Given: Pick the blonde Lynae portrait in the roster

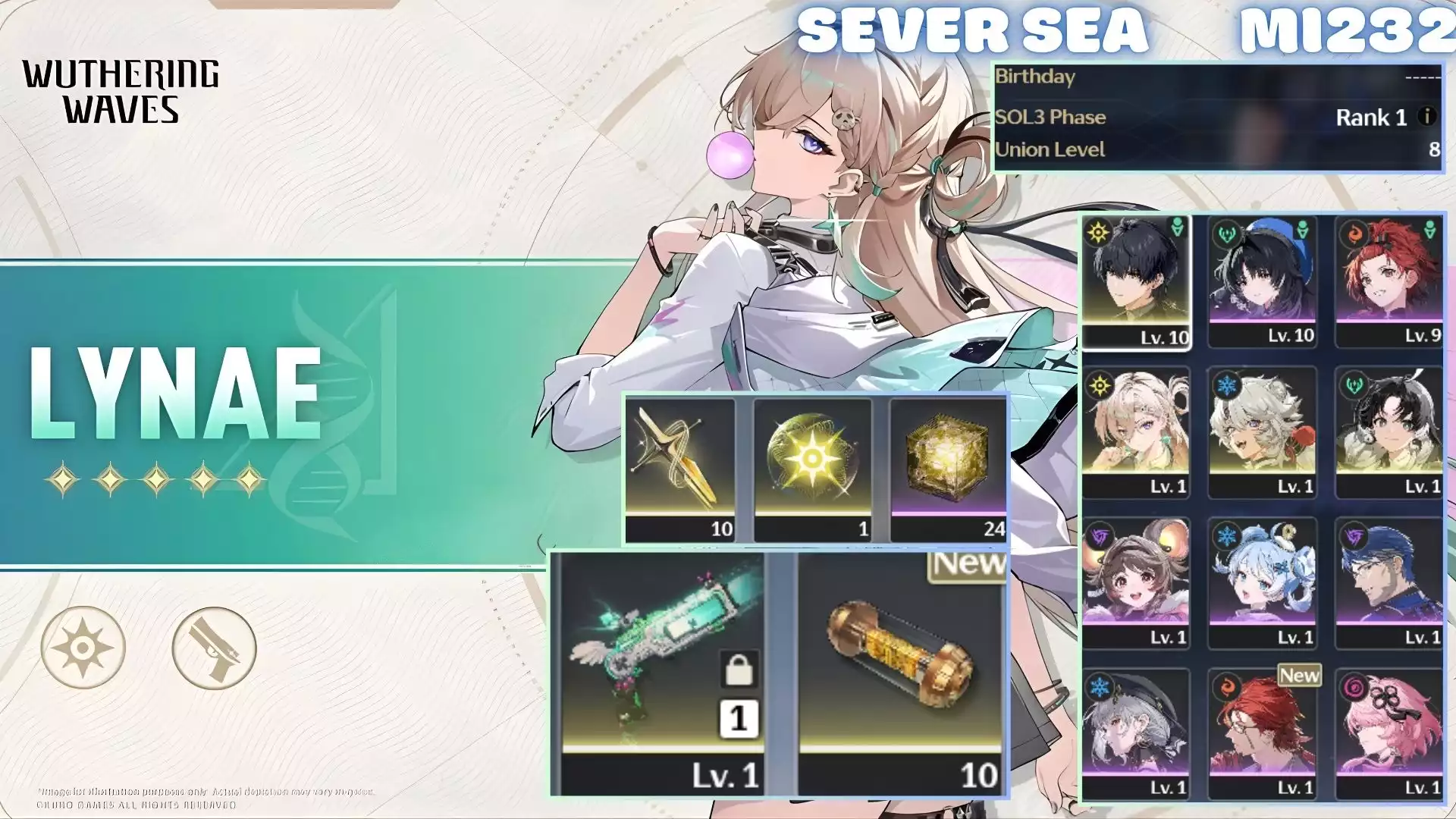Looking at the screenshot, I should pyautogui.click(x=1135, y=432).
